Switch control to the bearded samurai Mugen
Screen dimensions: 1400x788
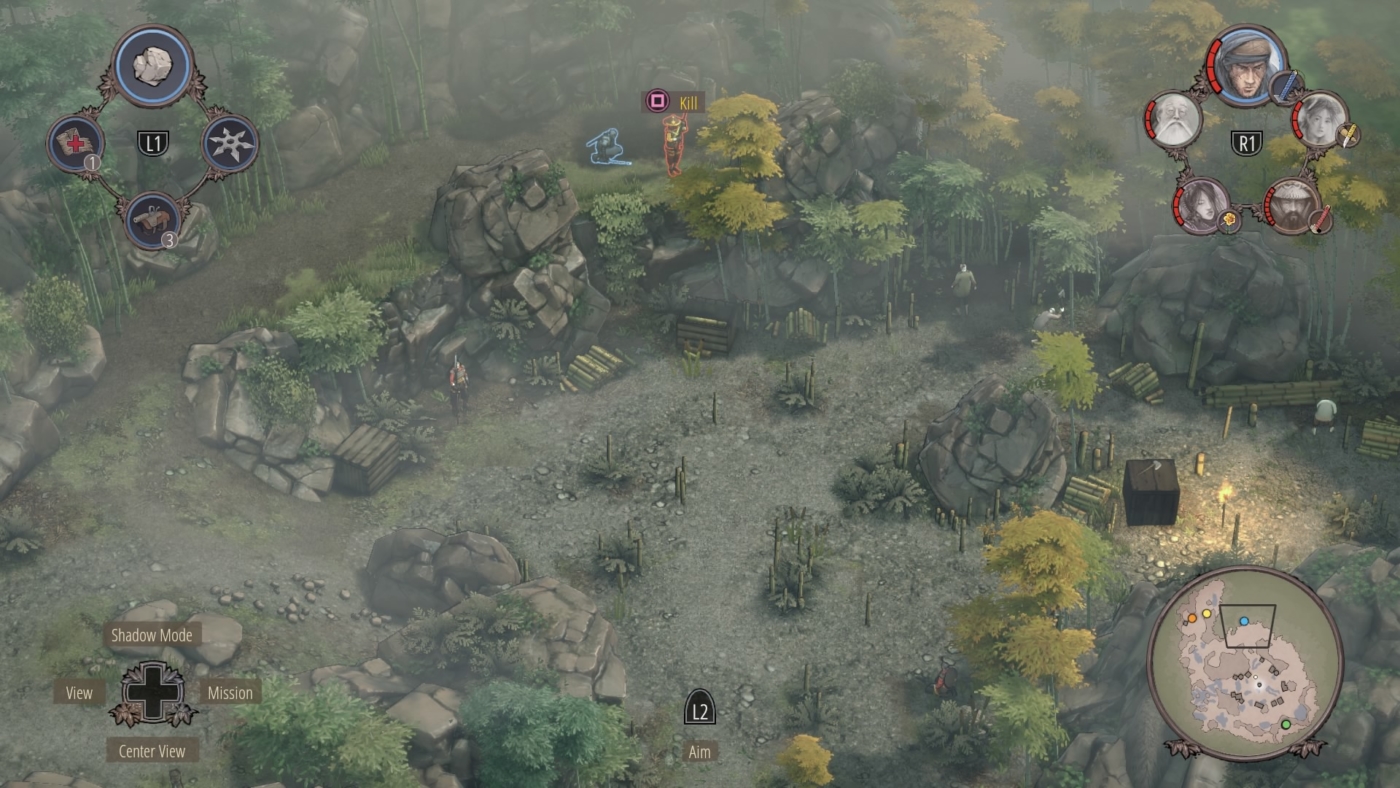[x=1293, y=207]
